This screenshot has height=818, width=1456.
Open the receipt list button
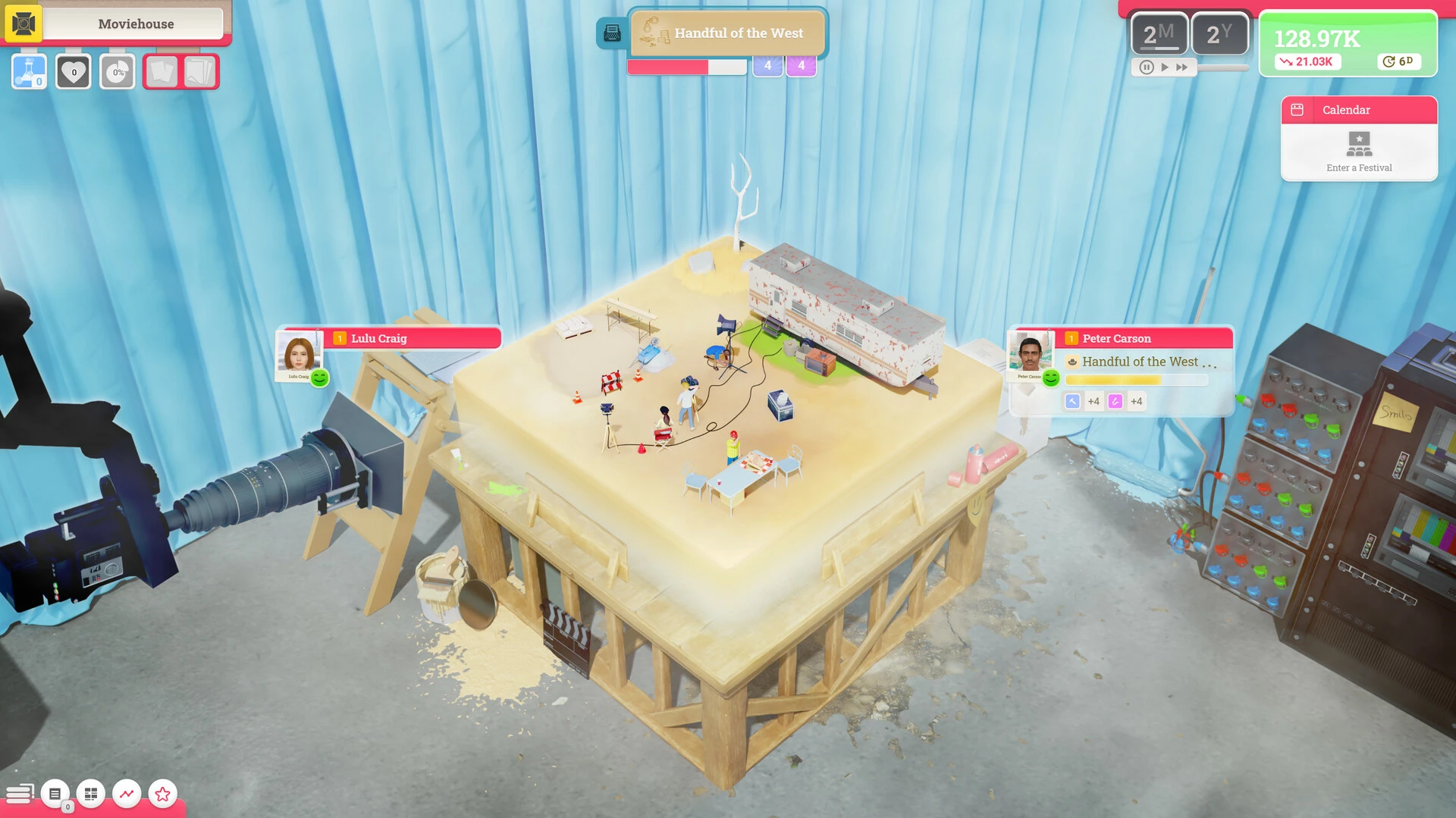pyautogui.click(x=55, y=794)
